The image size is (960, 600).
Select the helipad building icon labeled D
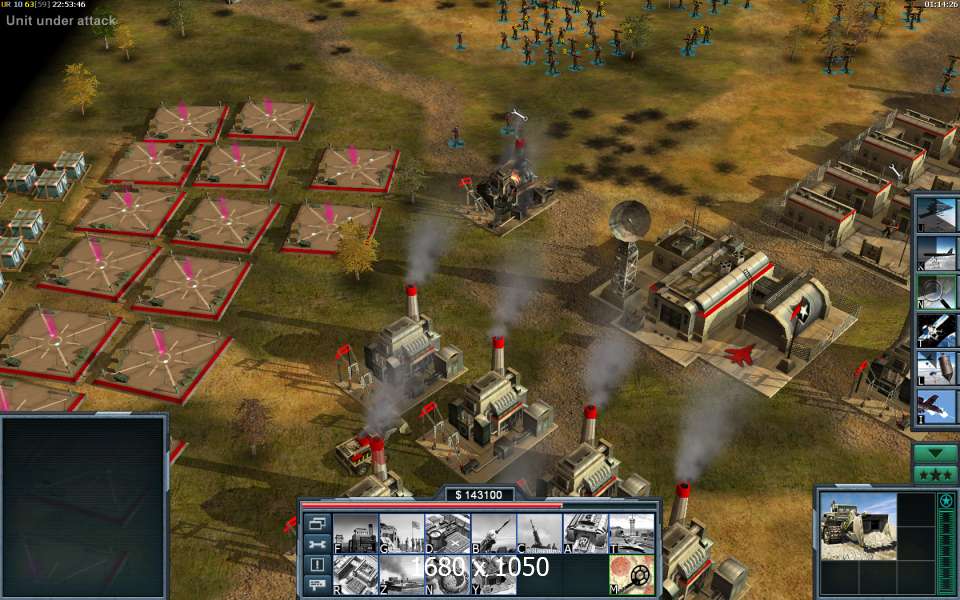click(x=447, y=533)
